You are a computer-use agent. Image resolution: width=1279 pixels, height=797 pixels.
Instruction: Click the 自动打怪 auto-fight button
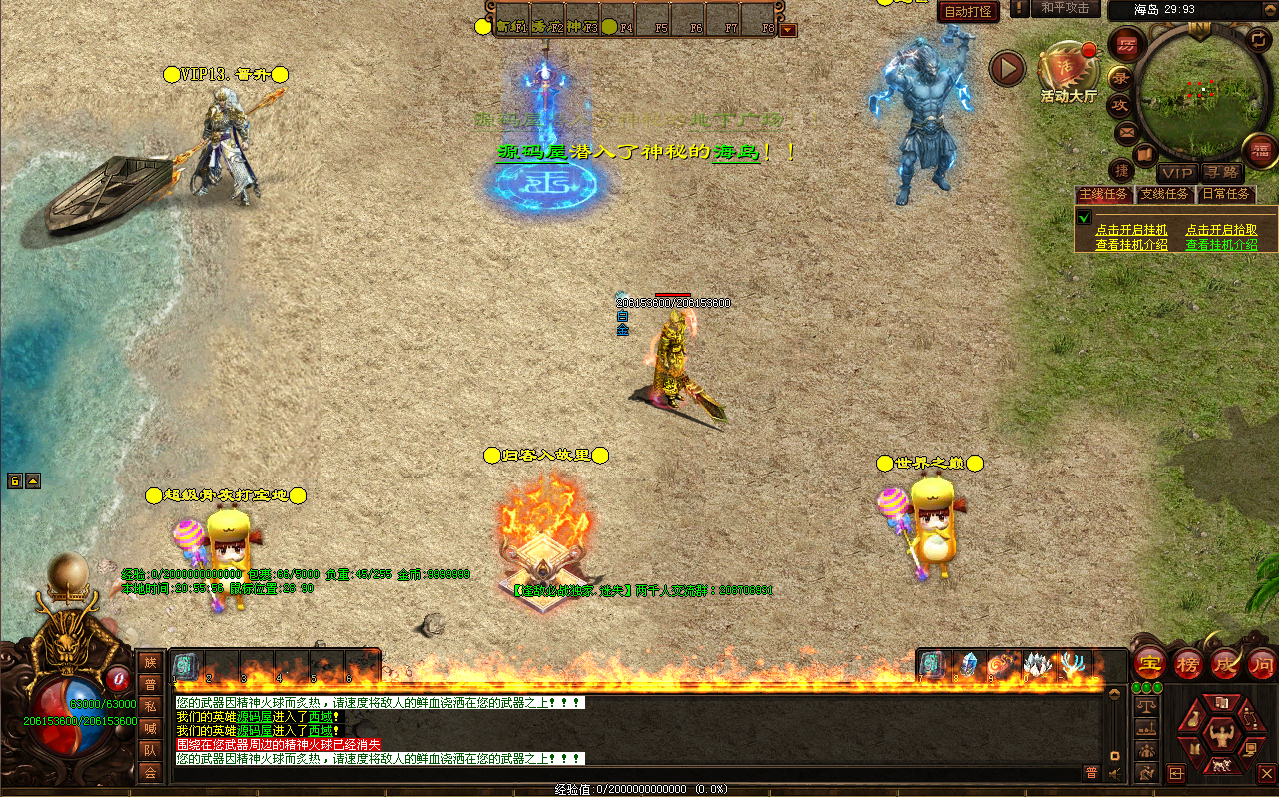click(x=968, y=12)
